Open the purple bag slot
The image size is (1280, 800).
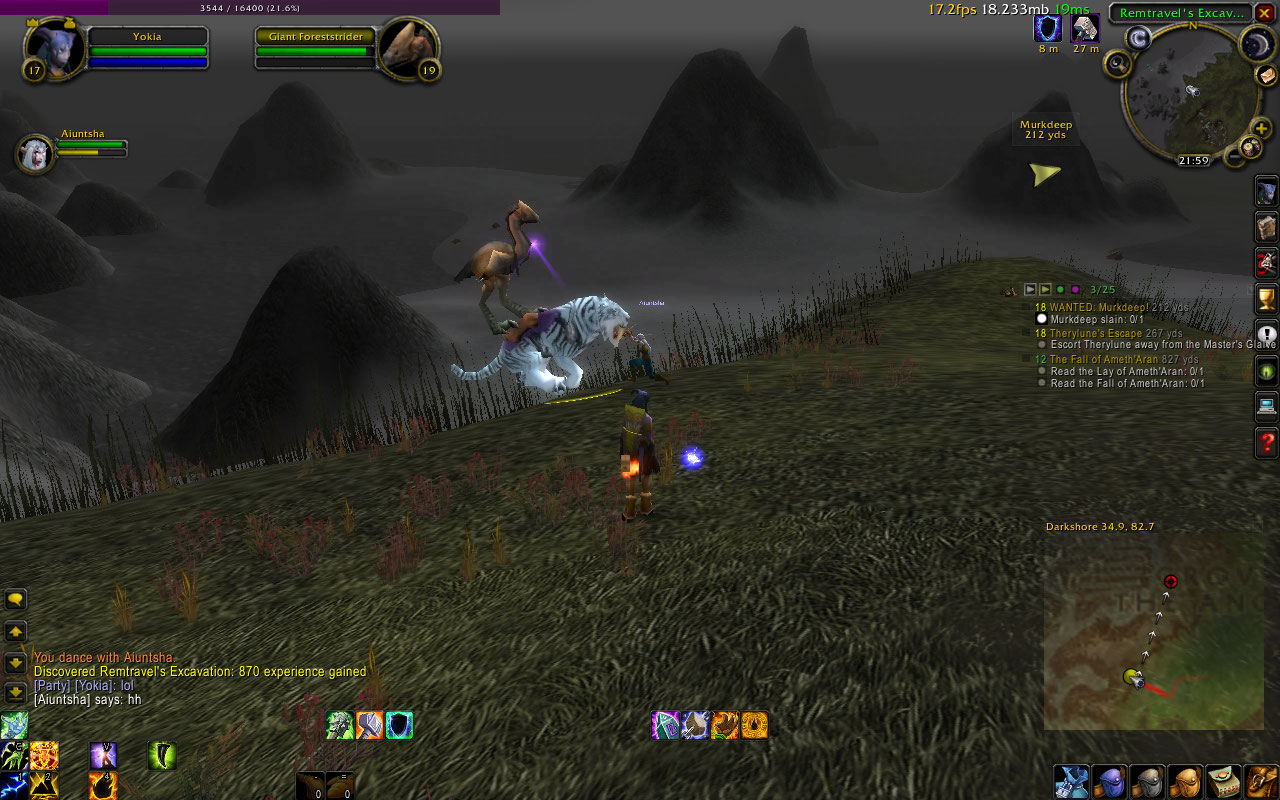pos(1108,781)
